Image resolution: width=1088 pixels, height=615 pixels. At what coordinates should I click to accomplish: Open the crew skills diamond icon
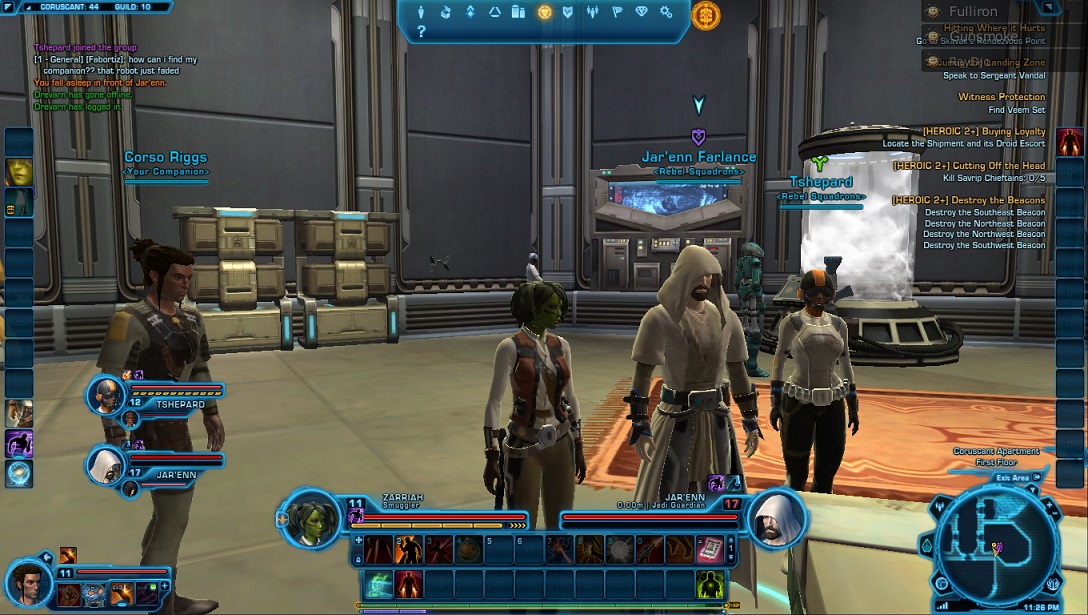tap(642, 12)
